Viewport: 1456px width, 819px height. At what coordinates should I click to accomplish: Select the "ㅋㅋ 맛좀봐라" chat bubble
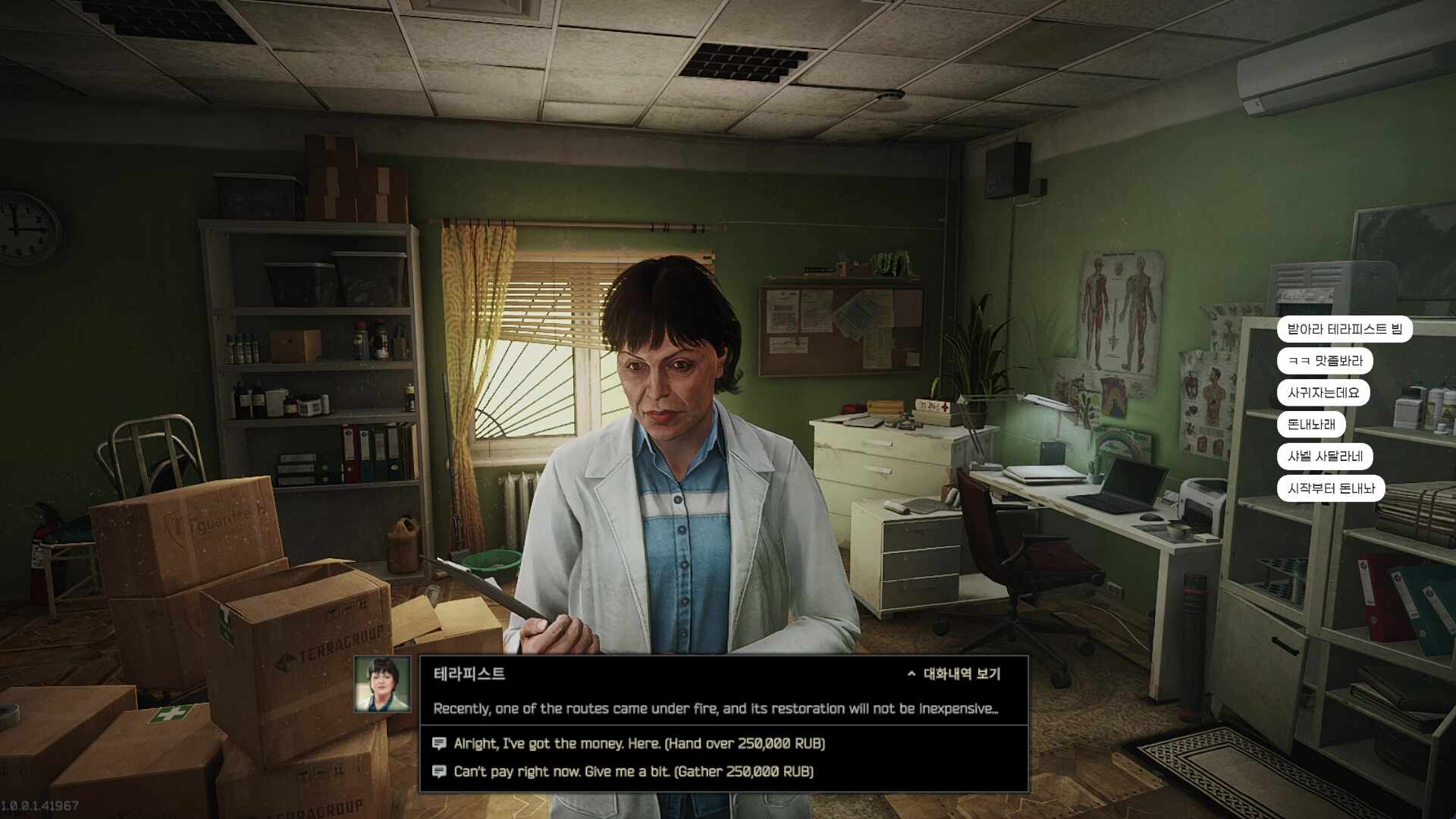point(1324,361)
